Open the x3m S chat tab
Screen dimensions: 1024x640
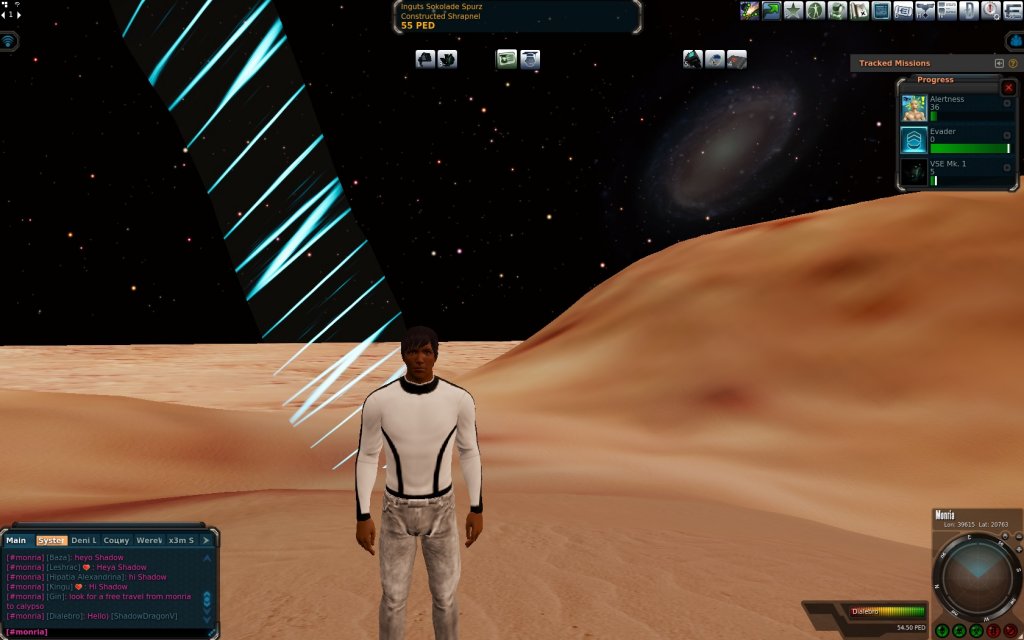click(181, 540)
